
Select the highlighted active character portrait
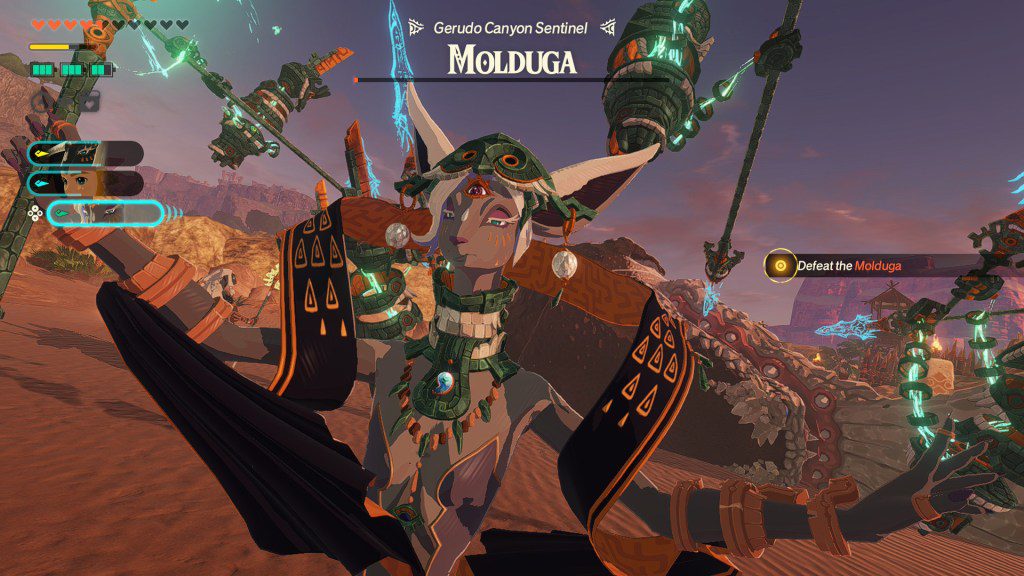tap(103, 212)
